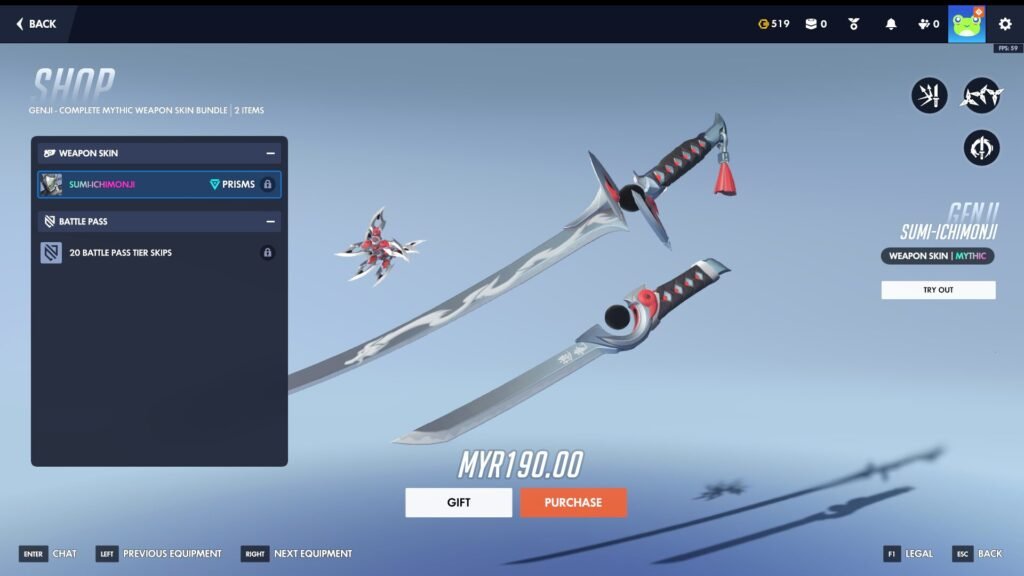
Task: Collapse the Weapon Skin section
Action: tap(270, 153)
